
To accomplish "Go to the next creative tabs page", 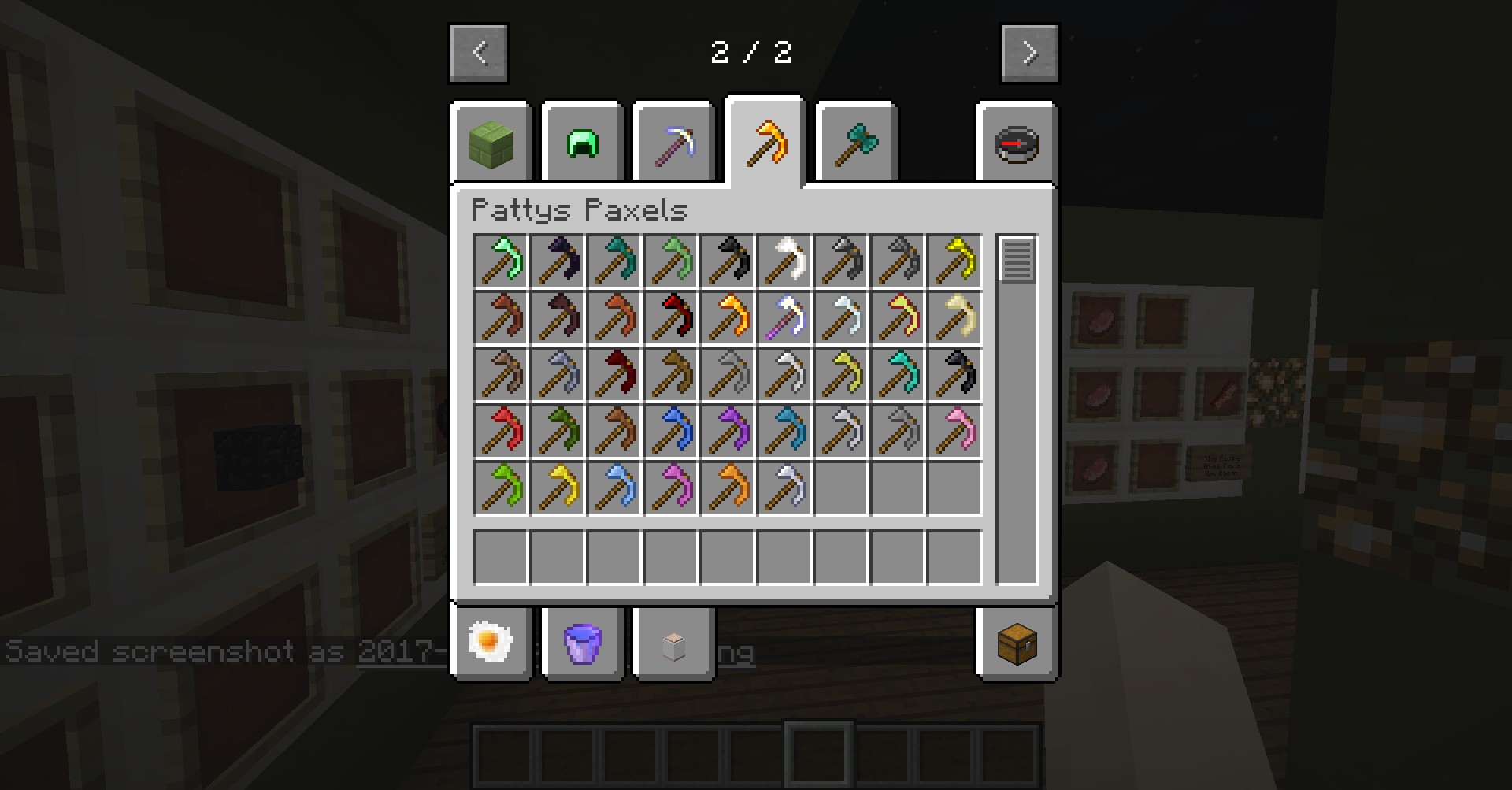I will coord(1029,53).
